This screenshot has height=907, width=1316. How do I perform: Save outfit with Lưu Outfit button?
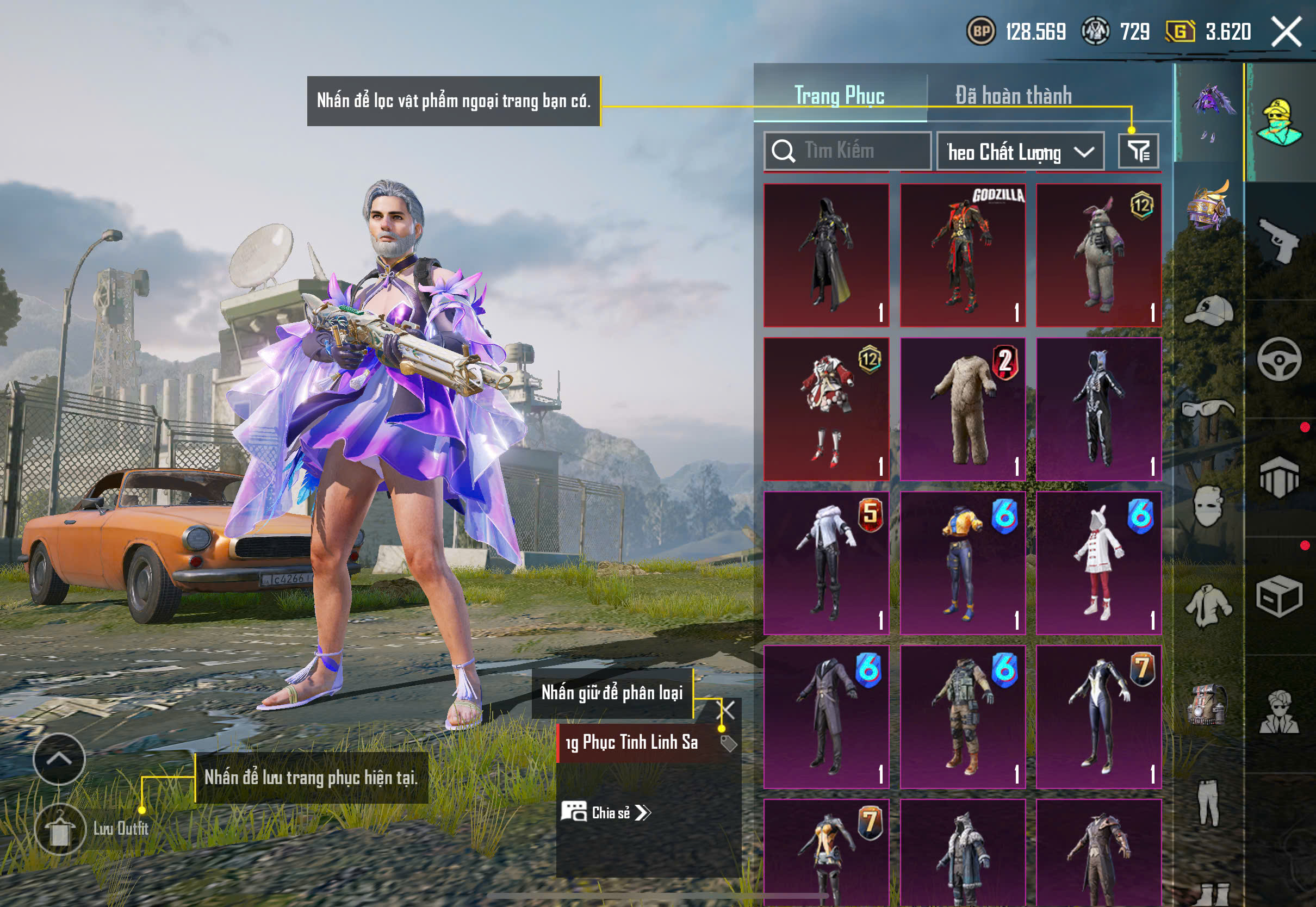(60, 829)
